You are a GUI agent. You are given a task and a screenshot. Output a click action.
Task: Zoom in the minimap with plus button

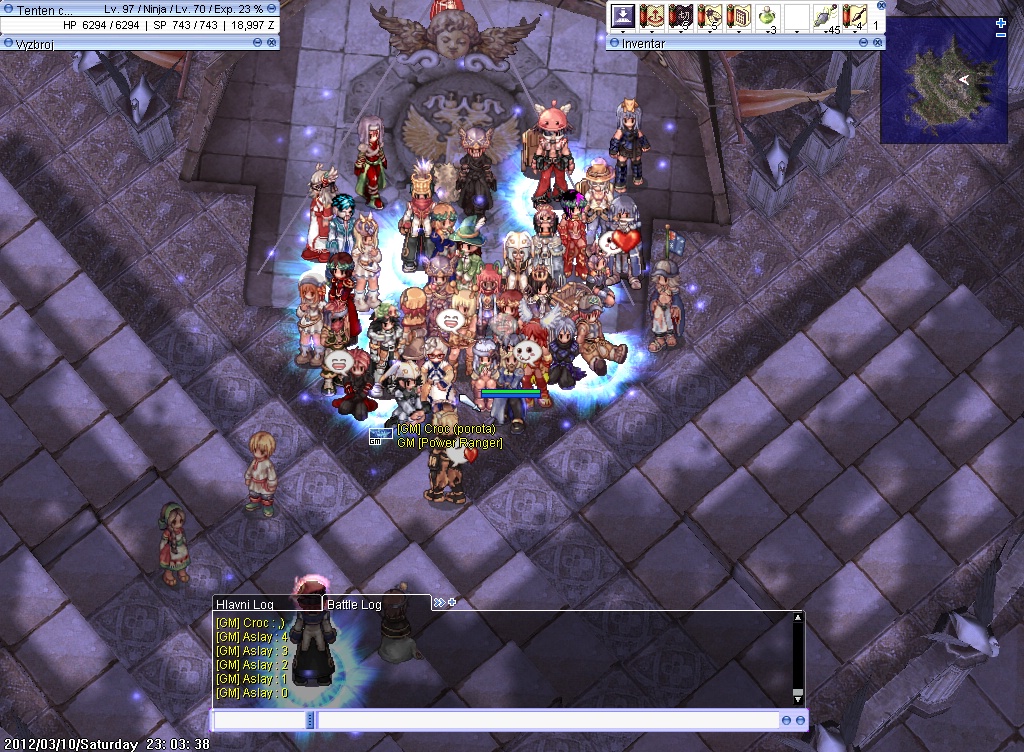1001,23
